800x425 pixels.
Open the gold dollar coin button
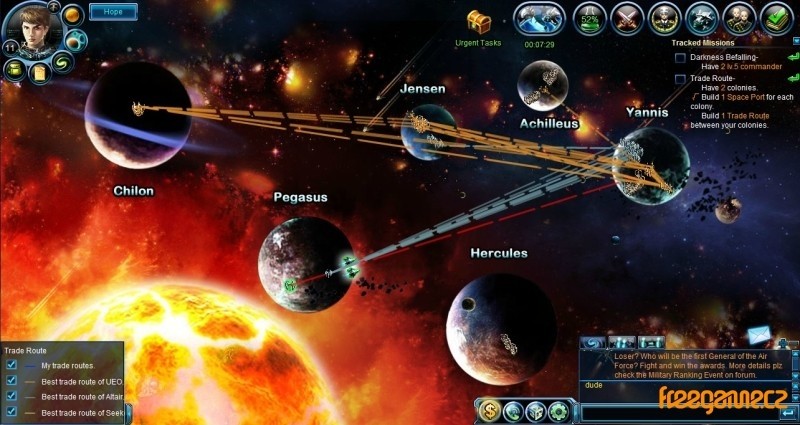[x=490, y=410]
